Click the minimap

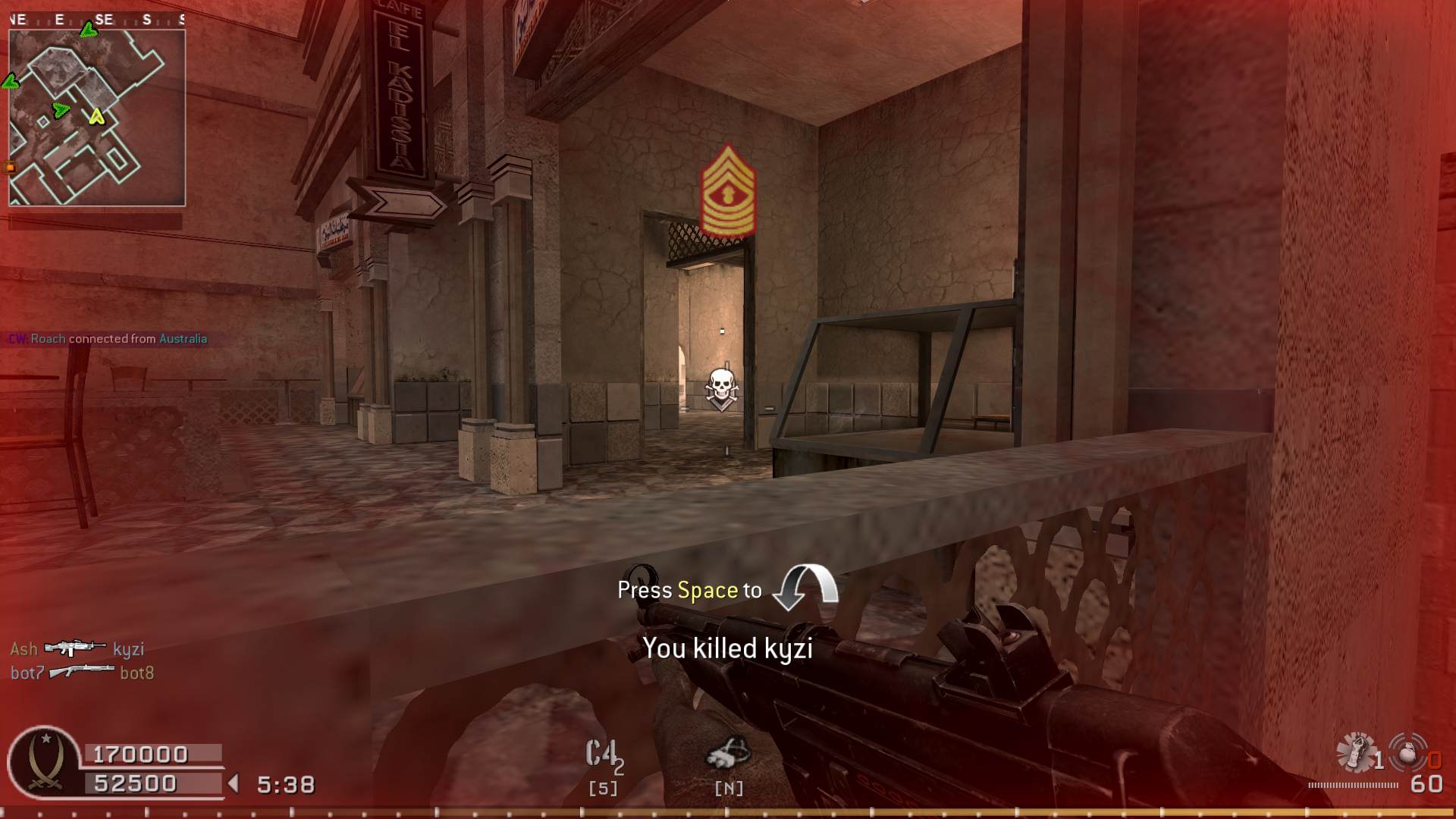click(x=97, y=118)
